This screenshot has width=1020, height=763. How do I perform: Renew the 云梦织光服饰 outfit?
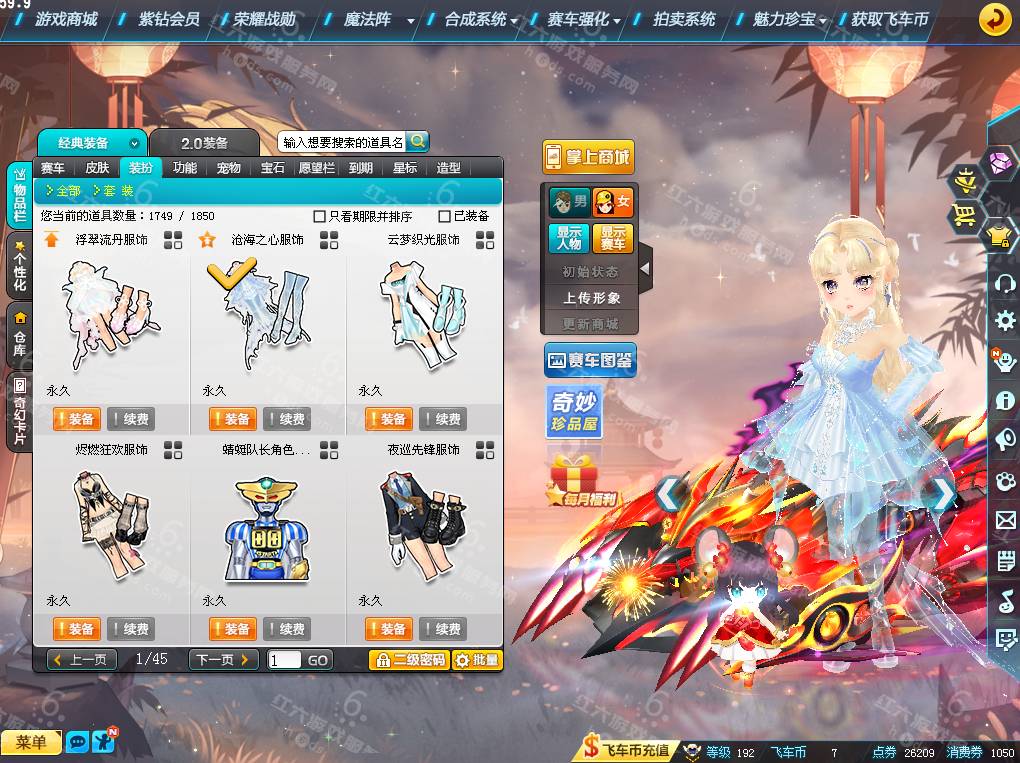(x=443, y=419)
